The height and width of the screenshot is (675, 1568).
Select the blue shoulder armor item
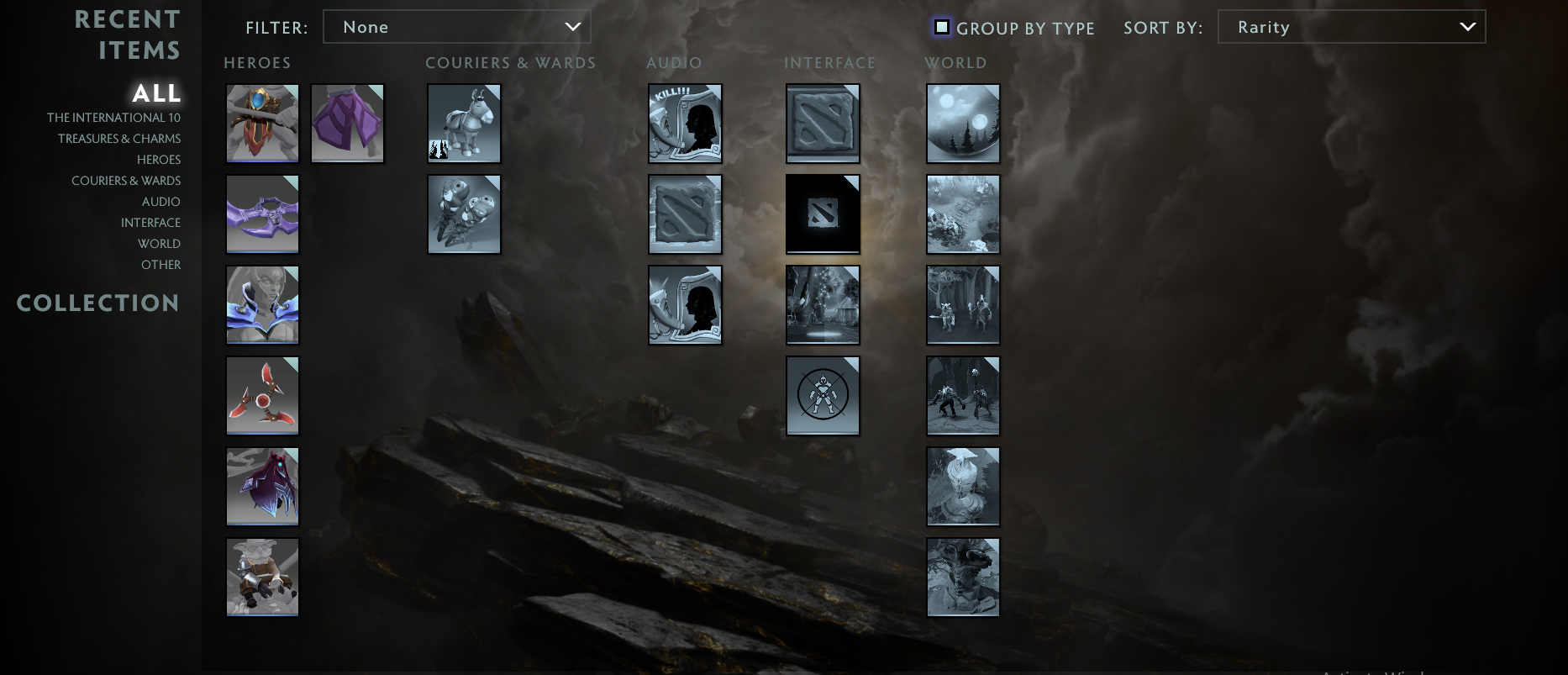pos(262,304)
